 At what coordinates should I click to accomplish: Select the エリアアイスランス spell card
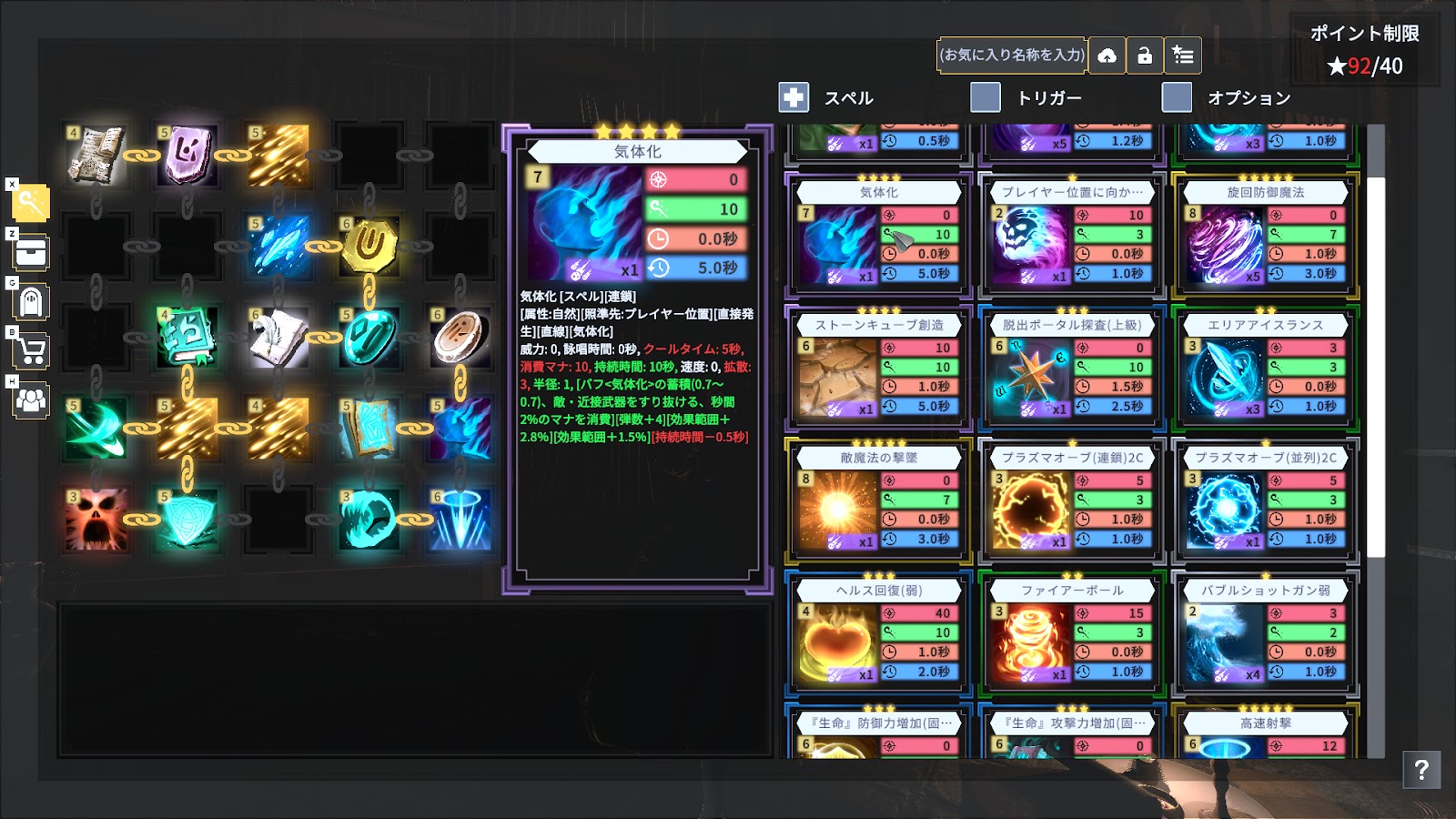click(1265, 368)
